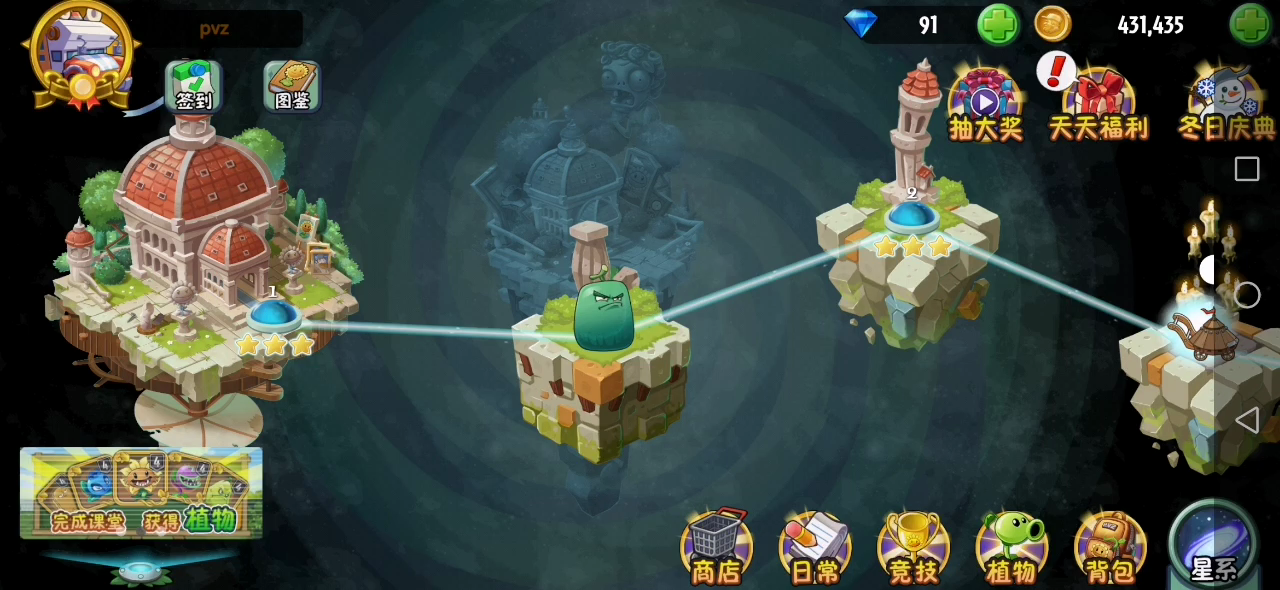Tap the Android back triangle button
The image size is (1280, 590).
[x=1246, y=420]
